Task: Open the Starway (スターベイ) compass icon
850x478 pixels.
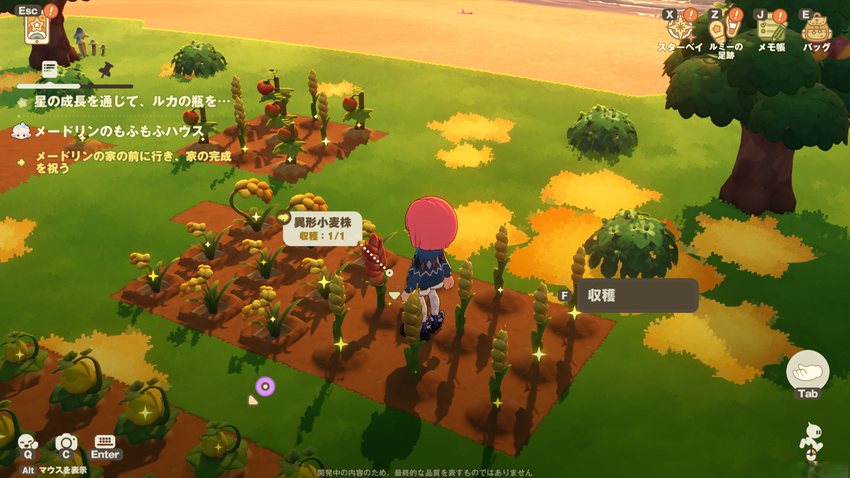Action: click(680, 27)
